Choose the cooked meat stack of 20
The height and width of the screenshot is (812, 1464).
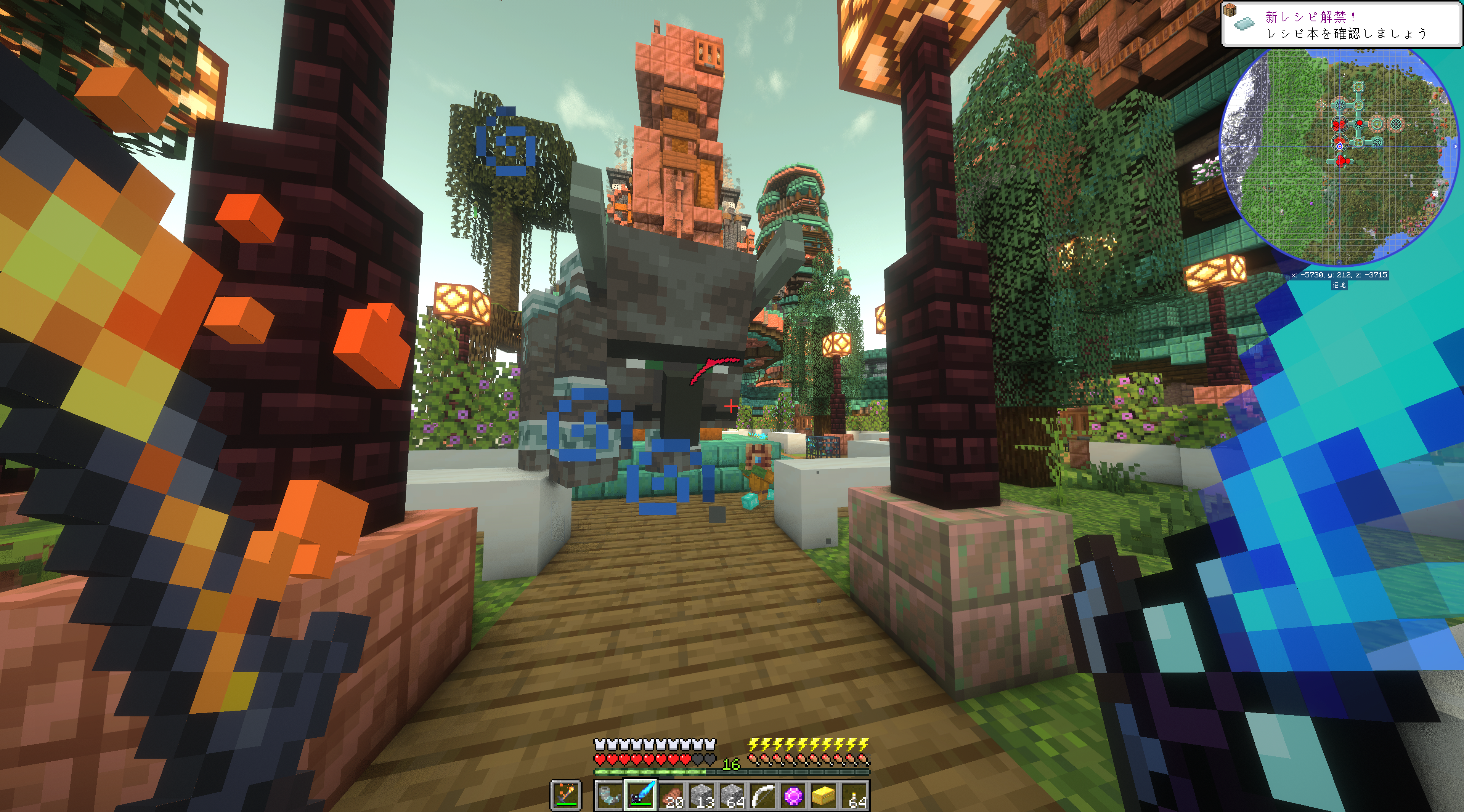671,795
